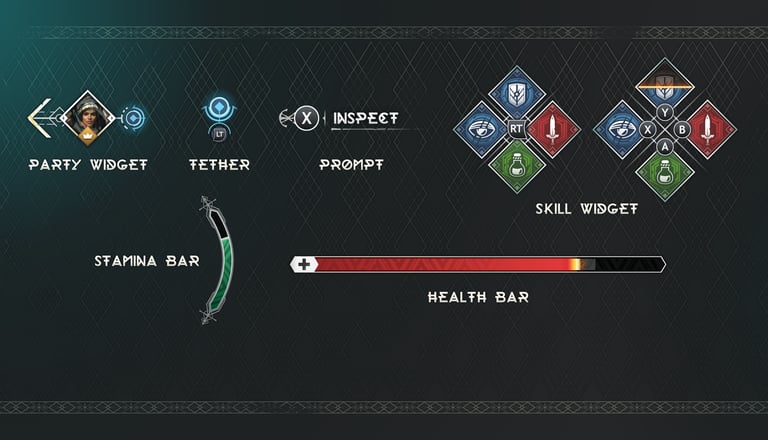Activate the eye skill beside the X glyph
This screenshot has width=768, height=440.
[x=623, y=129]
